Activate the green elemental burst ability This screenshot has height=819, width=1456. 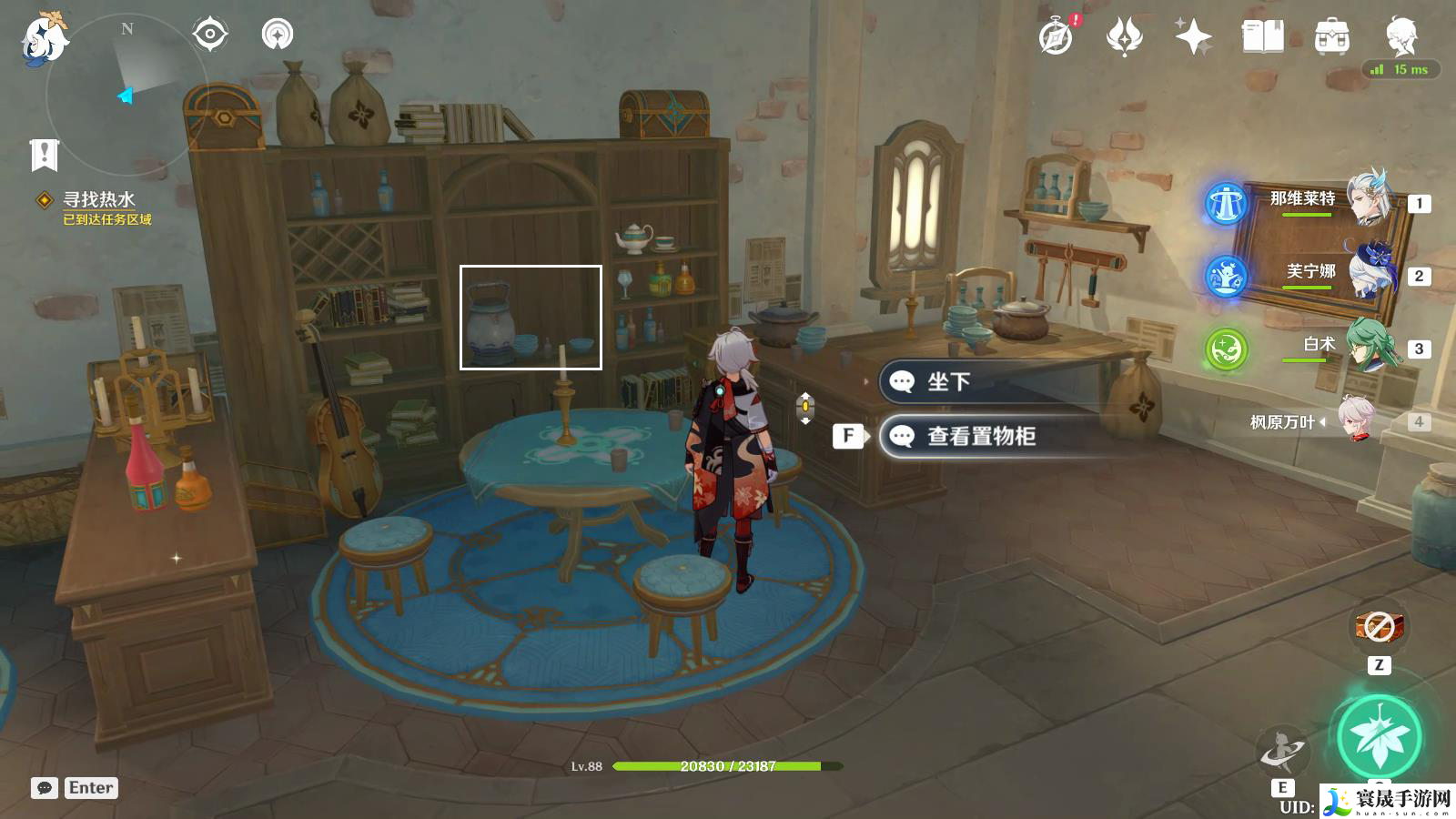point(1379,738)
